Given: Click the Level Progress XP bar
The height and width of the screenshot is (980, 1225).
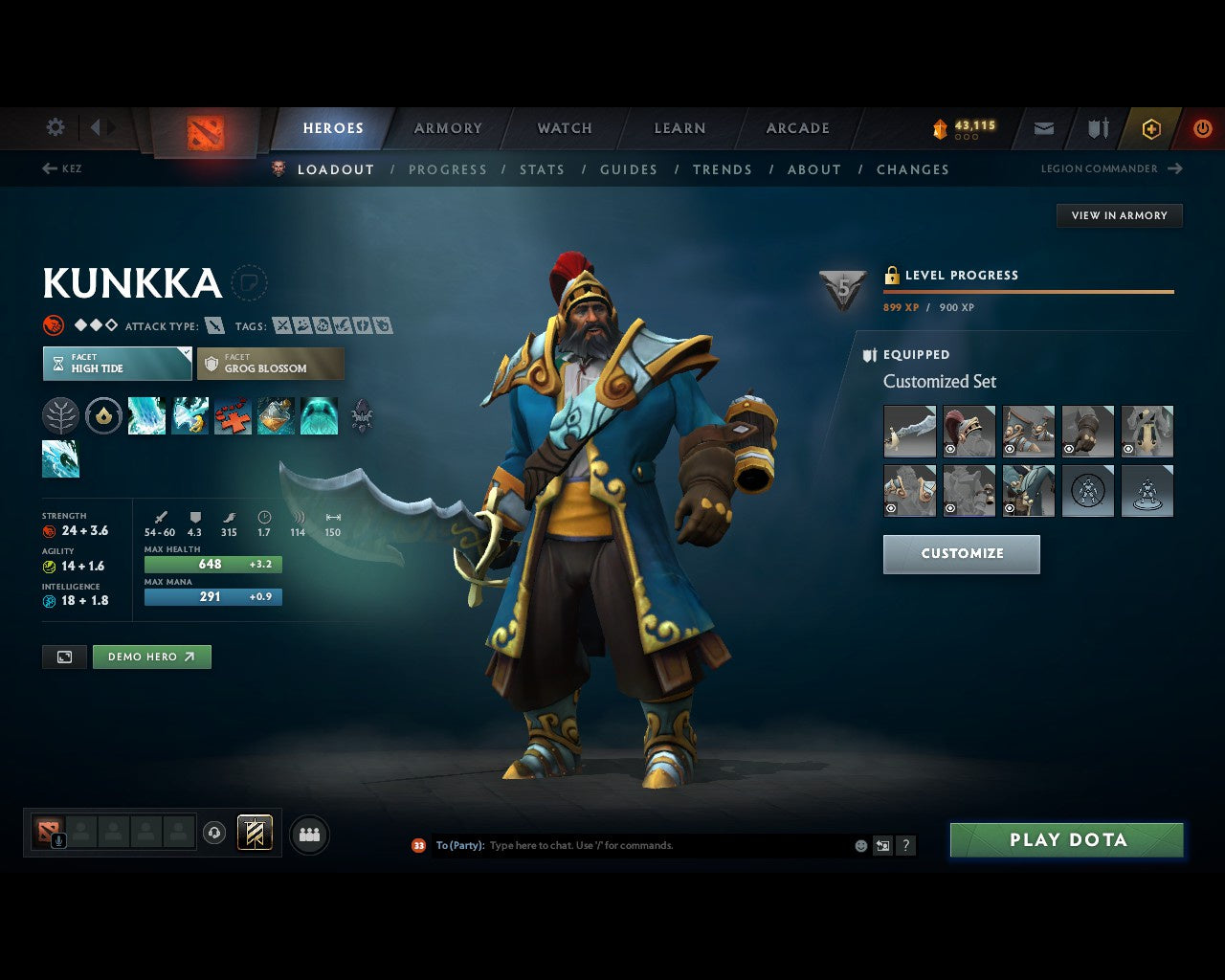Looking at the screenshot, I should [1029, 291].
